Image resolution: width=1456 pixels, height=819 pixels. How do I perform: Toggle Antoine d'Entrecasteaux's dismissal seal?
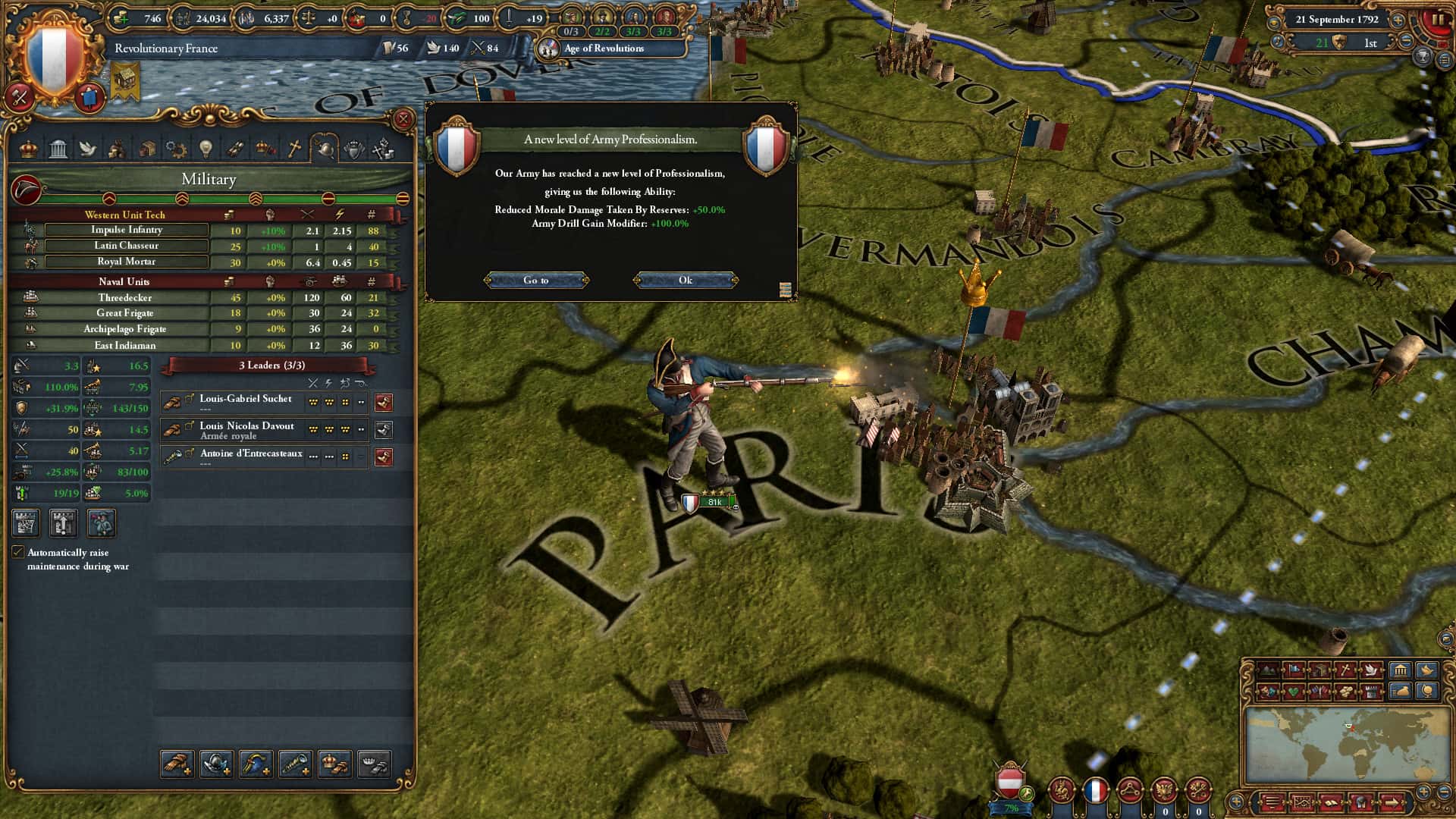384,457
